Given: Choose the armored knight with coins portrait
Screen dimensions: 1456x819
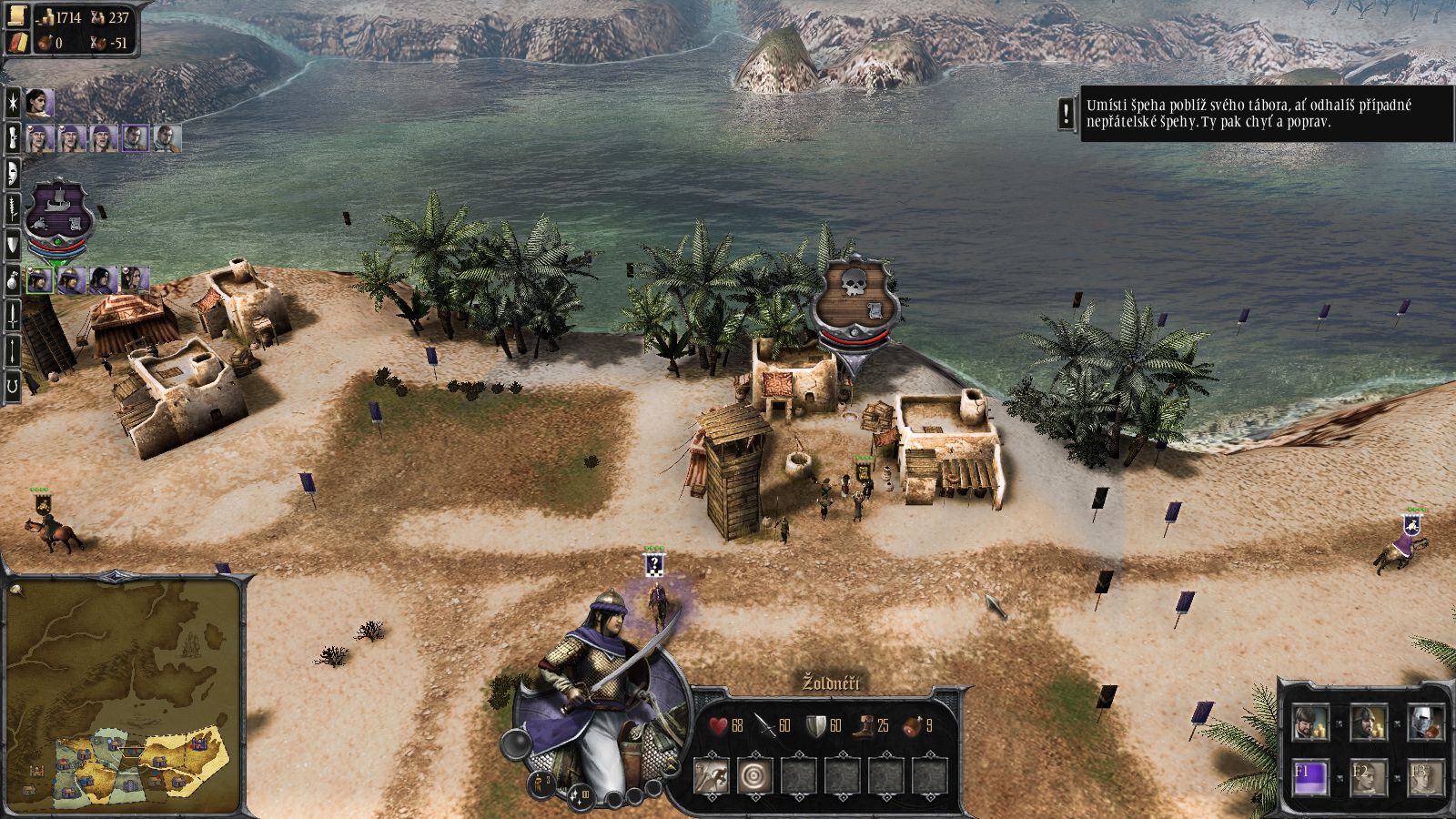Looking at the screenshot, I should (x=1424, y=723).
